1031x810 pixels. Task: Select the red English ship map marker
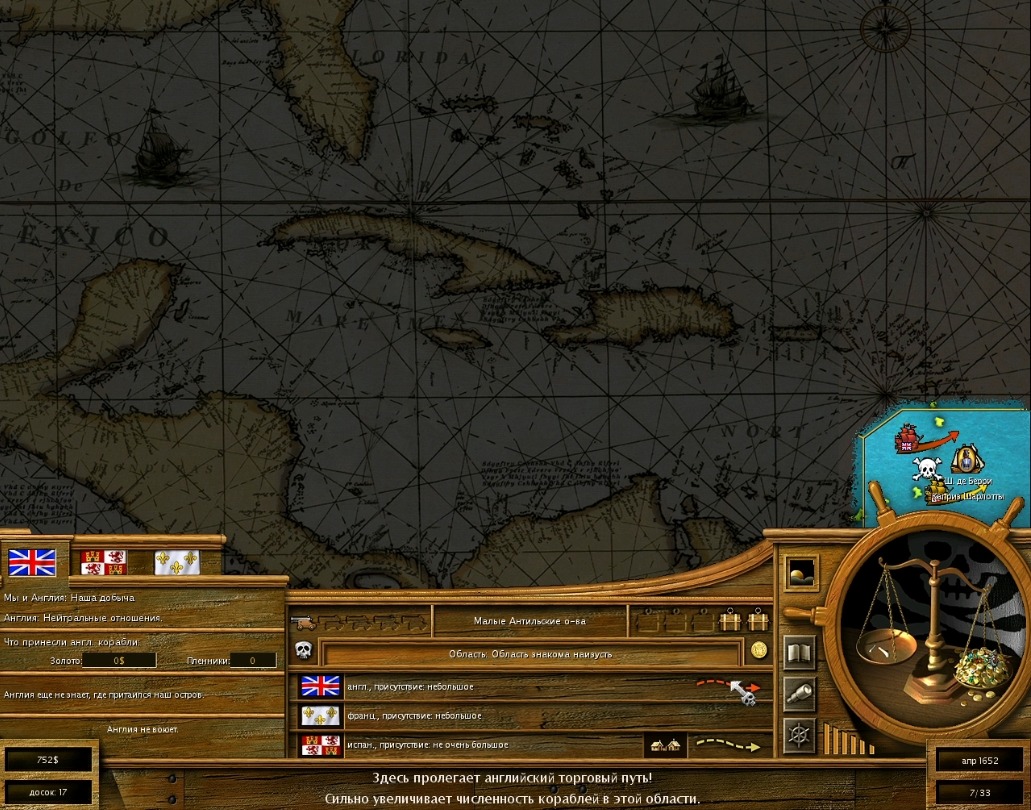coord(906,437)
